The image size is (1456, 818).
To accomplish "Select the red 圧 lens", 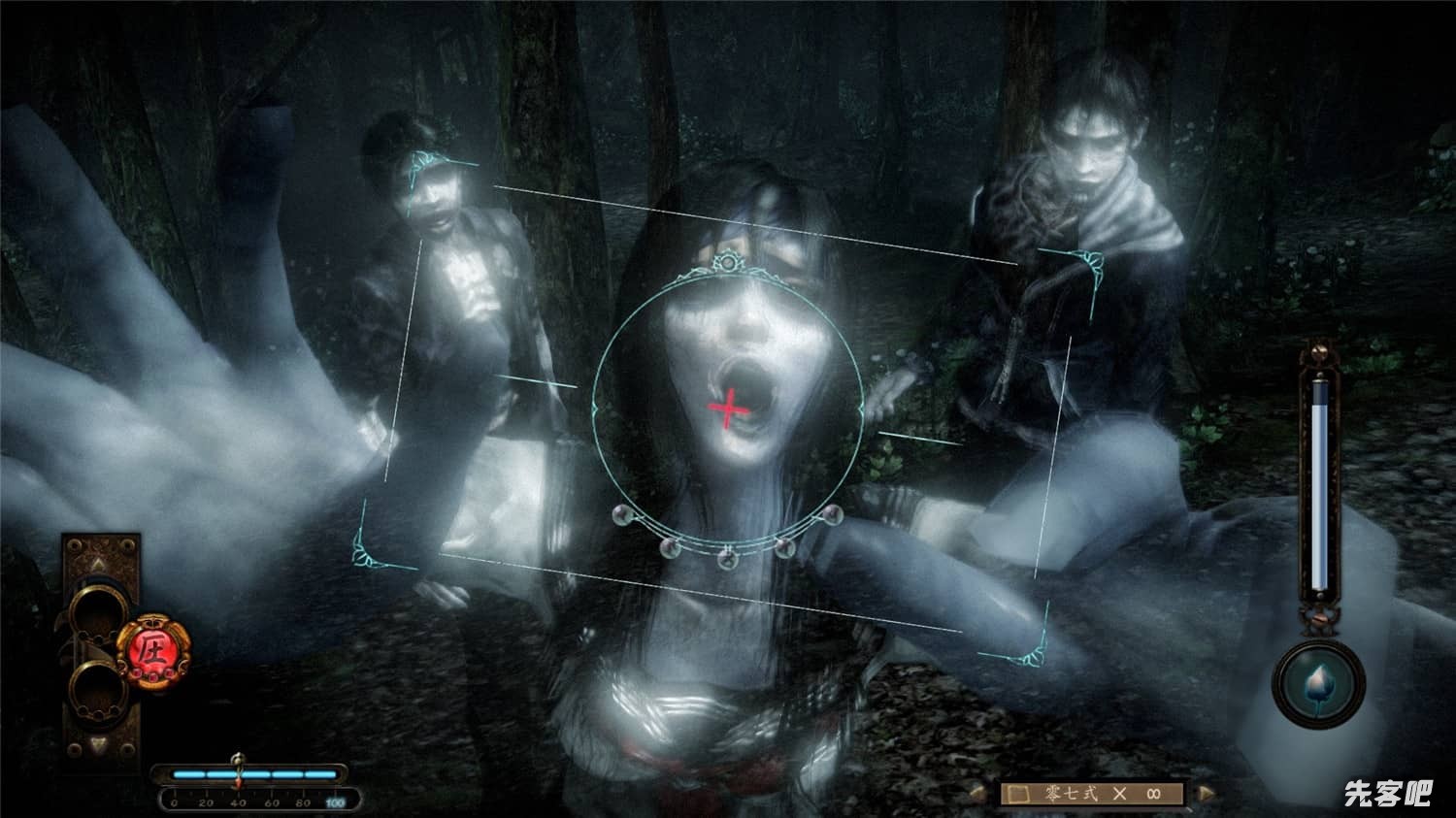I will pyautogui.click(x=152, y=649).
